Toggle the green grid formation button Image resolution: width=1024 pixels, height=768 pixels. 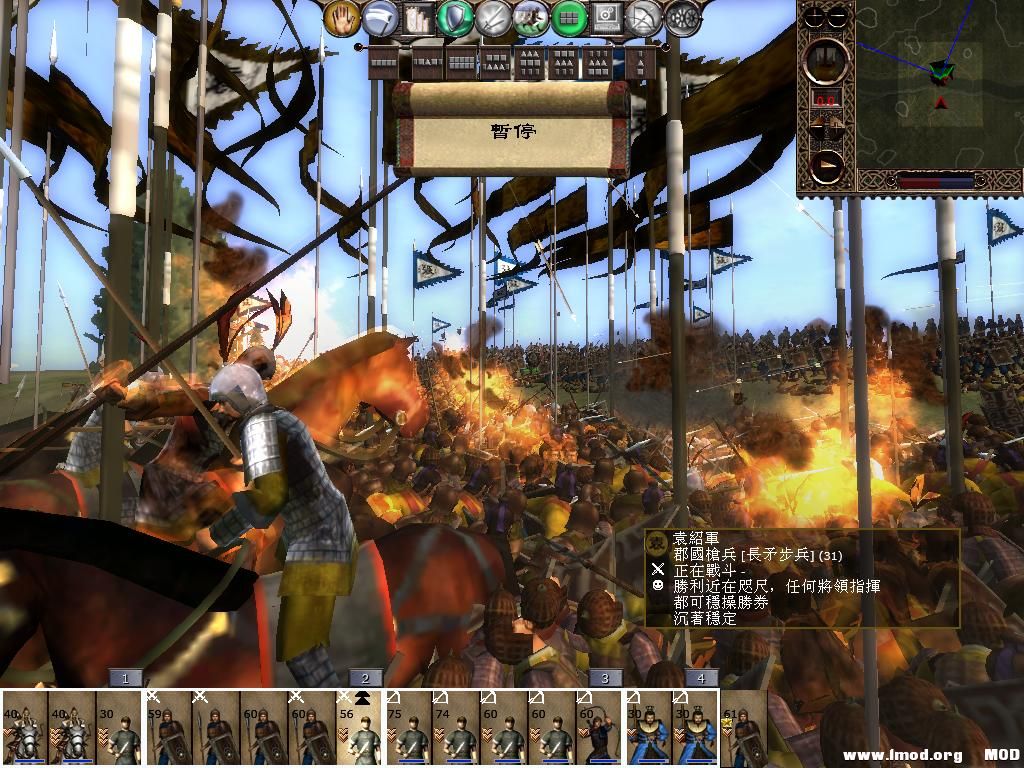coord(569,17)
